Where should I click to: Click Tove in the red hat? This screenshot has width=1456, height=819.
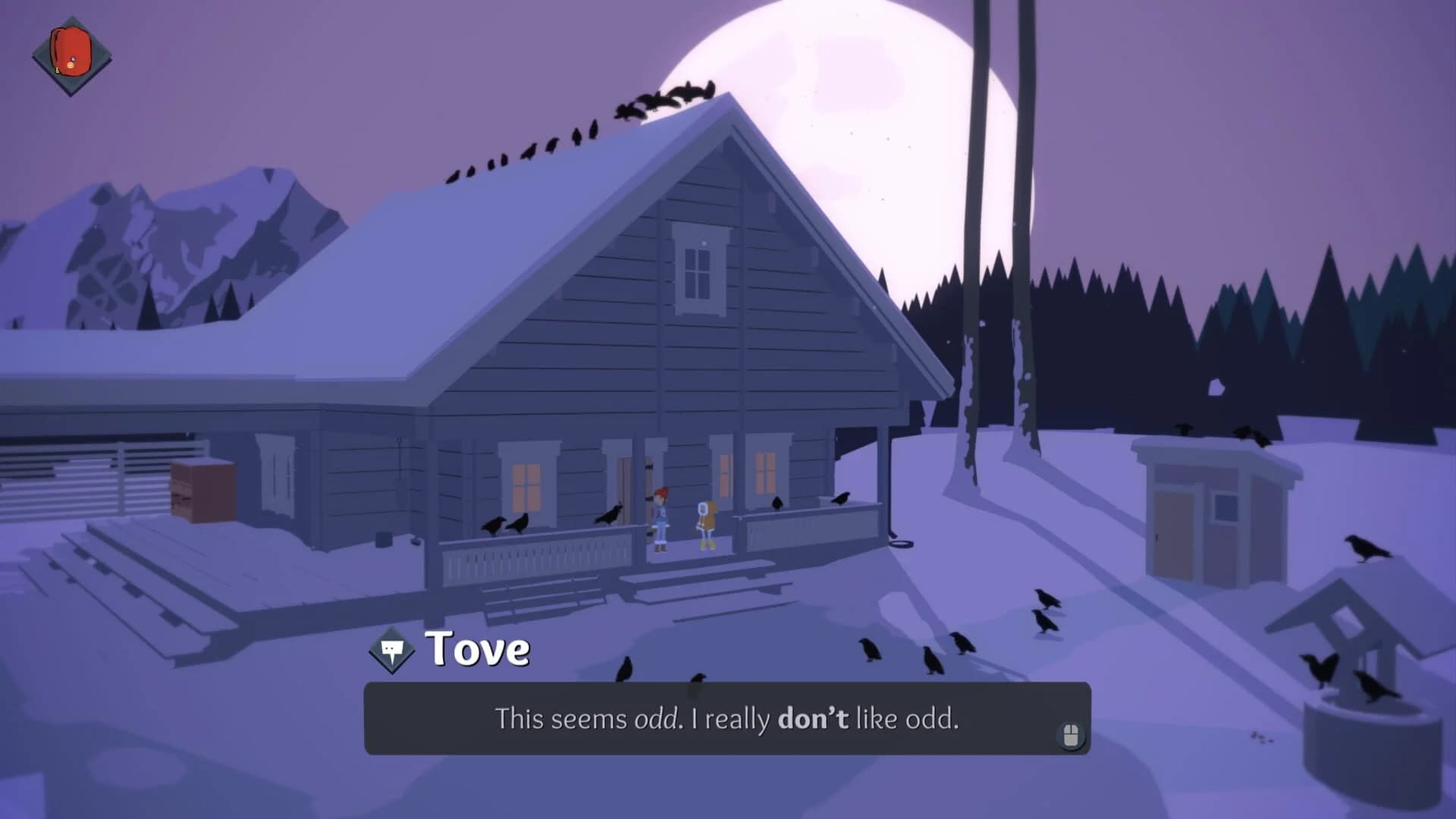coord(661,517)
